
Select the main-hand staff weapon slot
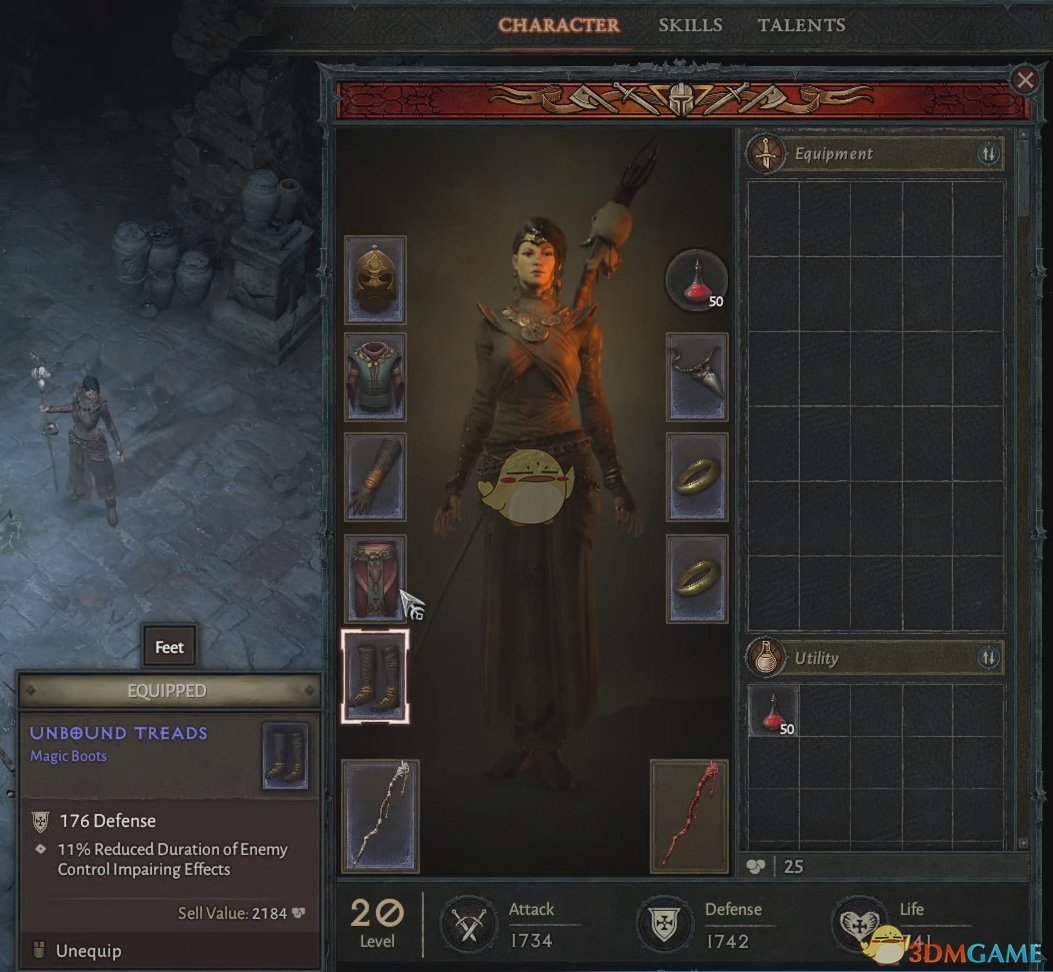click(380, 815)
